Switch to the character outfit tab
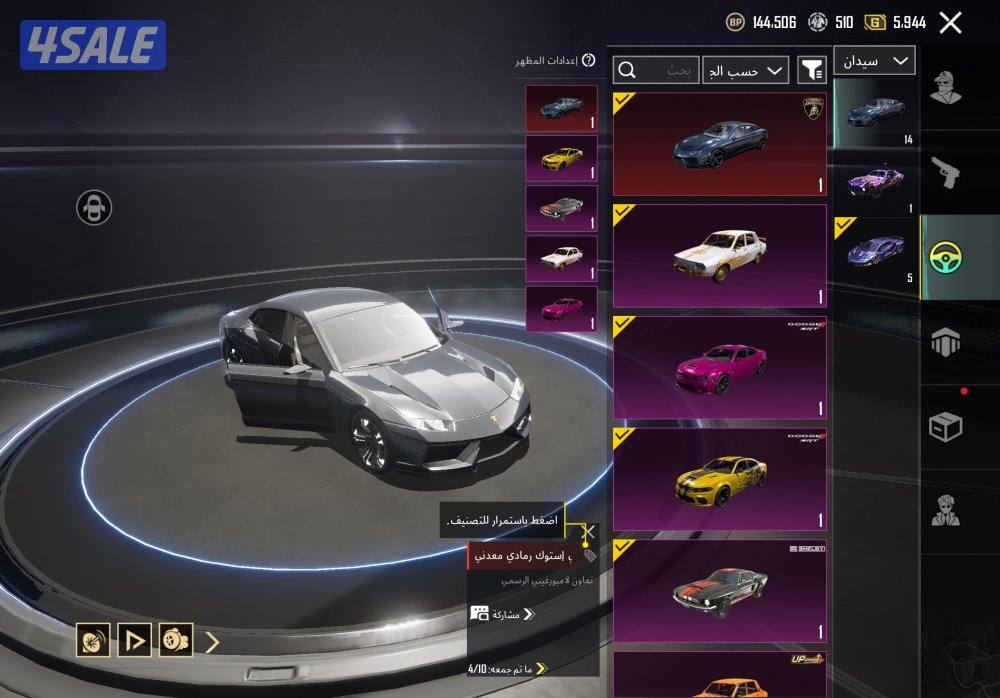Image resolution: width=1000 pixels, height=698 pixels. 945,88
